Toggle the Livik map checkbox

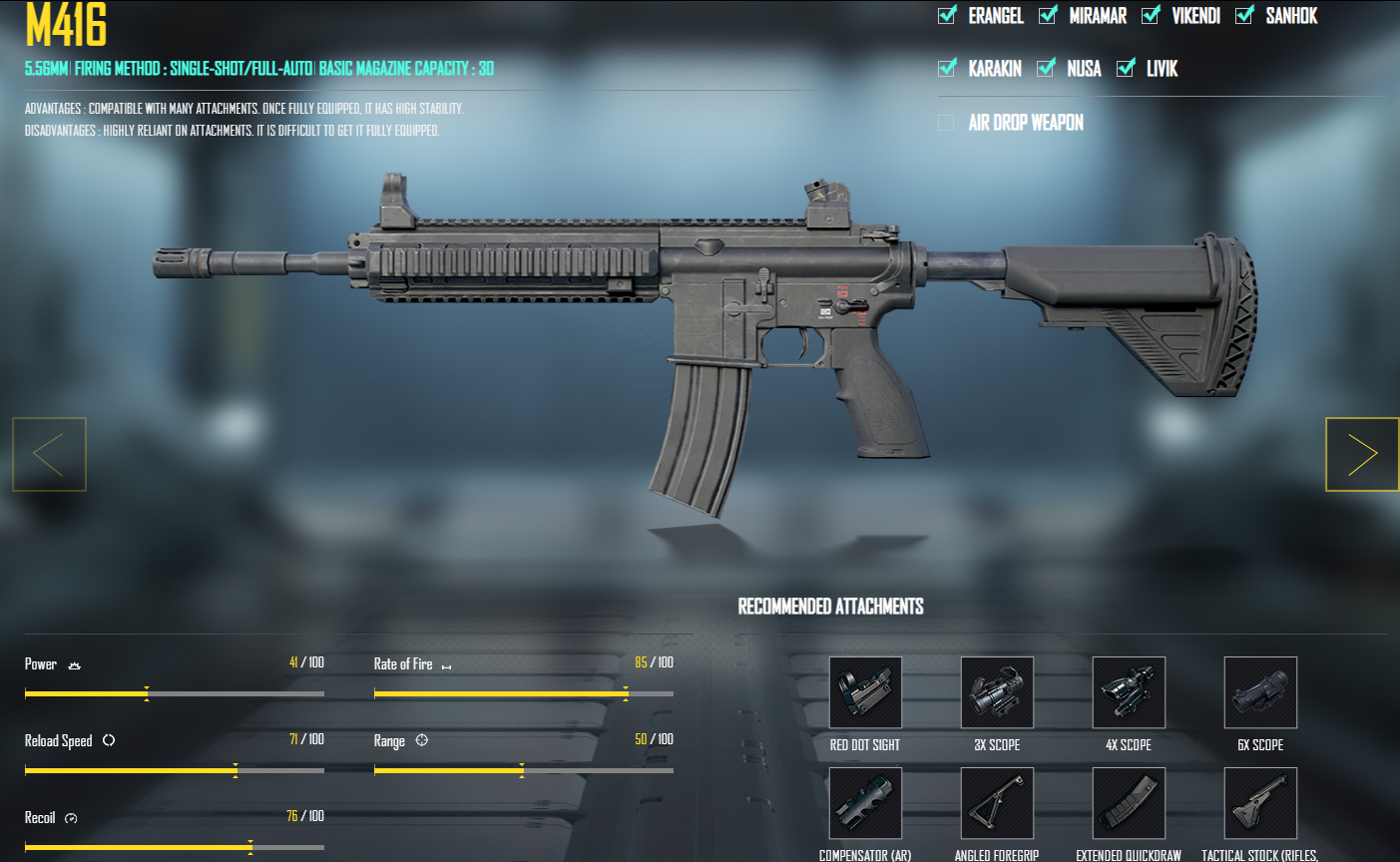(x=1128, y=68)
